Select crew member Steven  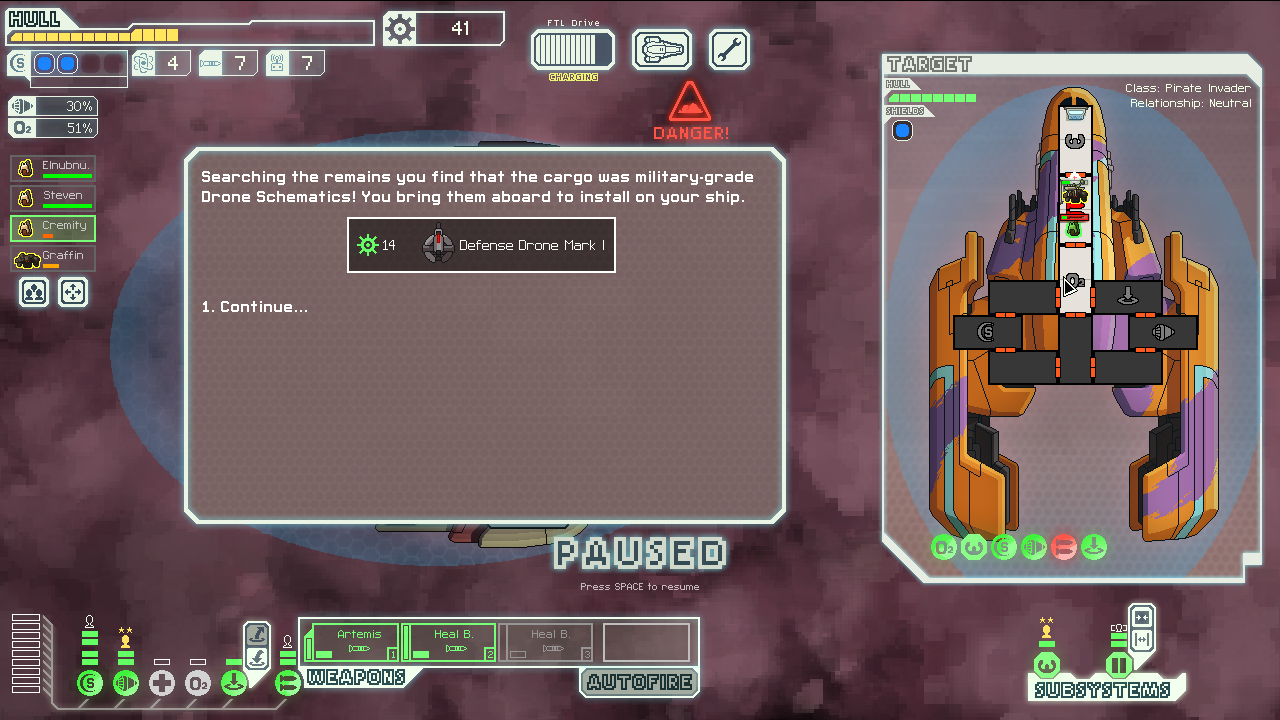[53, 198]
